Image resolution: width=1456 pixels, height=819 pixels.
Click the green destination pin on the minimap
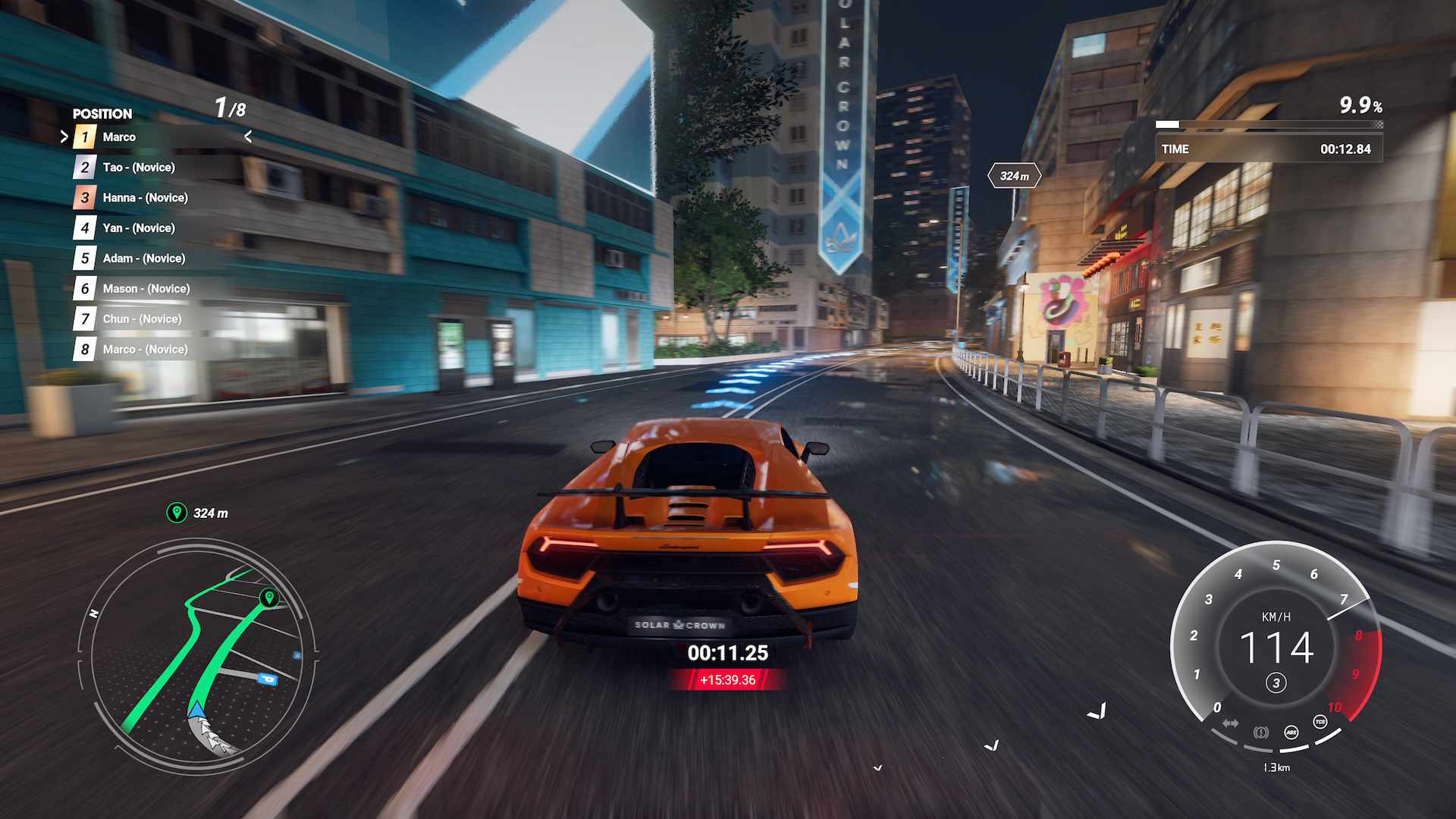[x=268, y=598]
